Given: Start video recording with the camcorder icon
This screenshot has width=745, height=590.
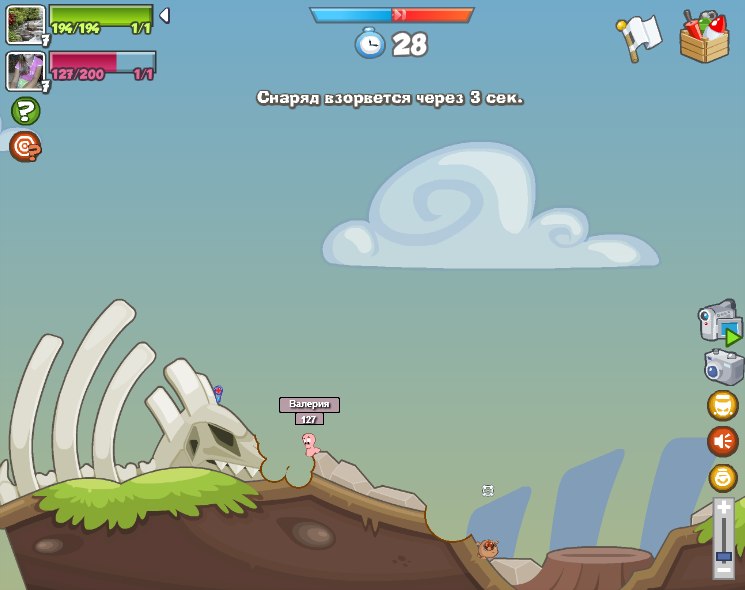Looking at the screenshot, I should click(x=719, y=322).
